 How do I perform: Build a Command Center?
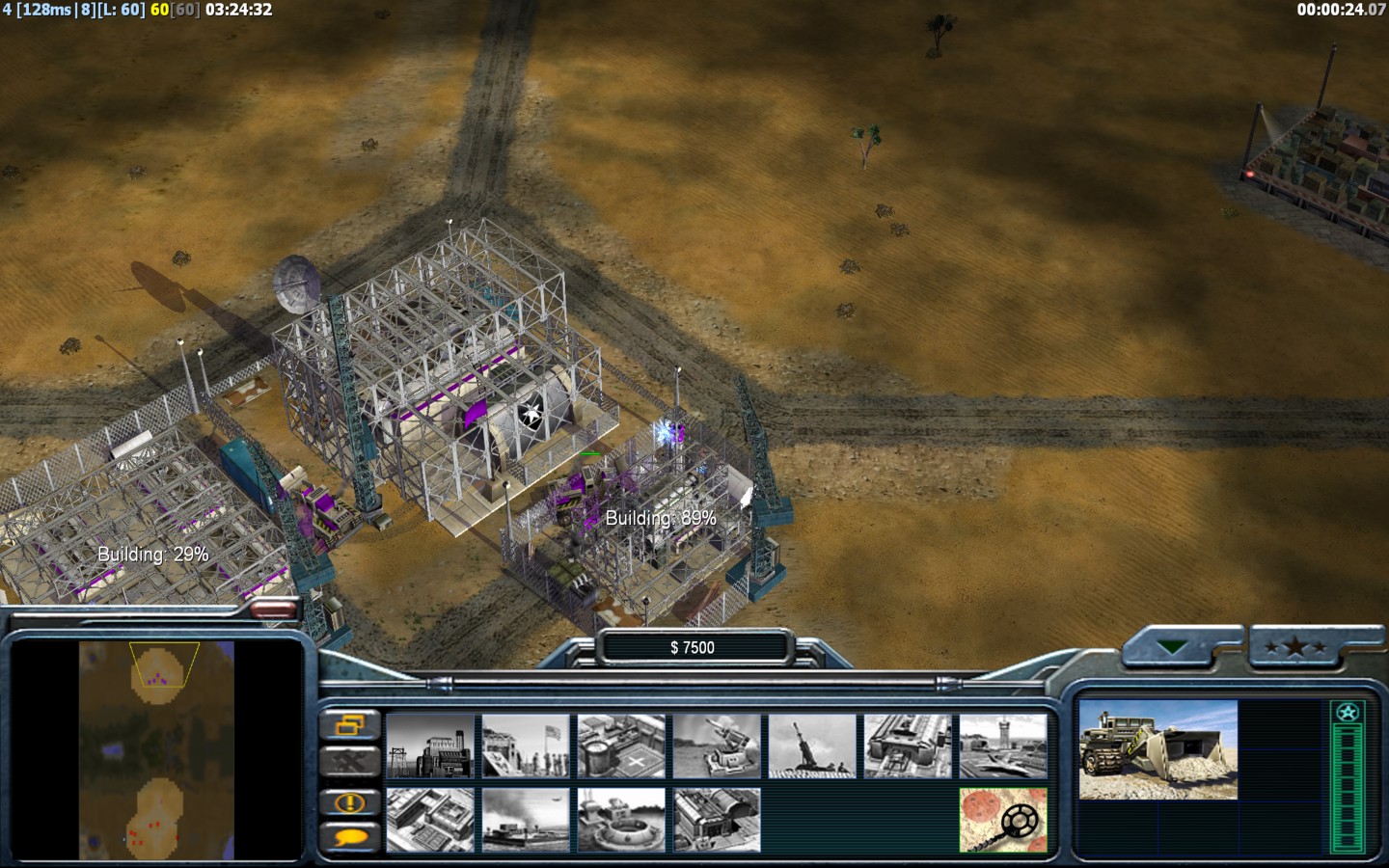[717, 820]
